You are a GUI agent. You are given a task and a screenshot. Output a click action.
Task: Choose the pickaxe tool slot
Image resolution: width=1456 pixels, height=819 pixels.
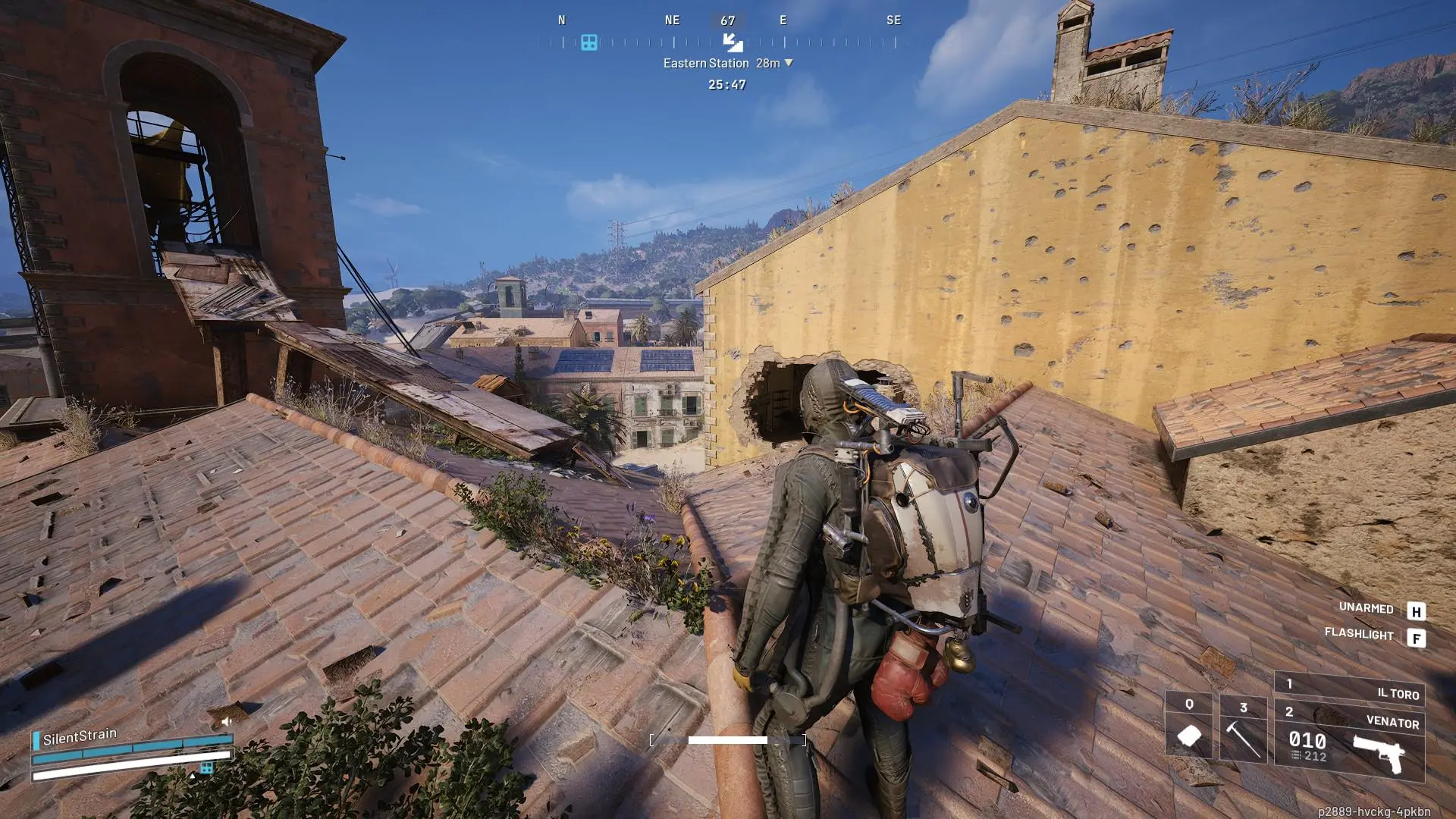[x=1243, y=730]
